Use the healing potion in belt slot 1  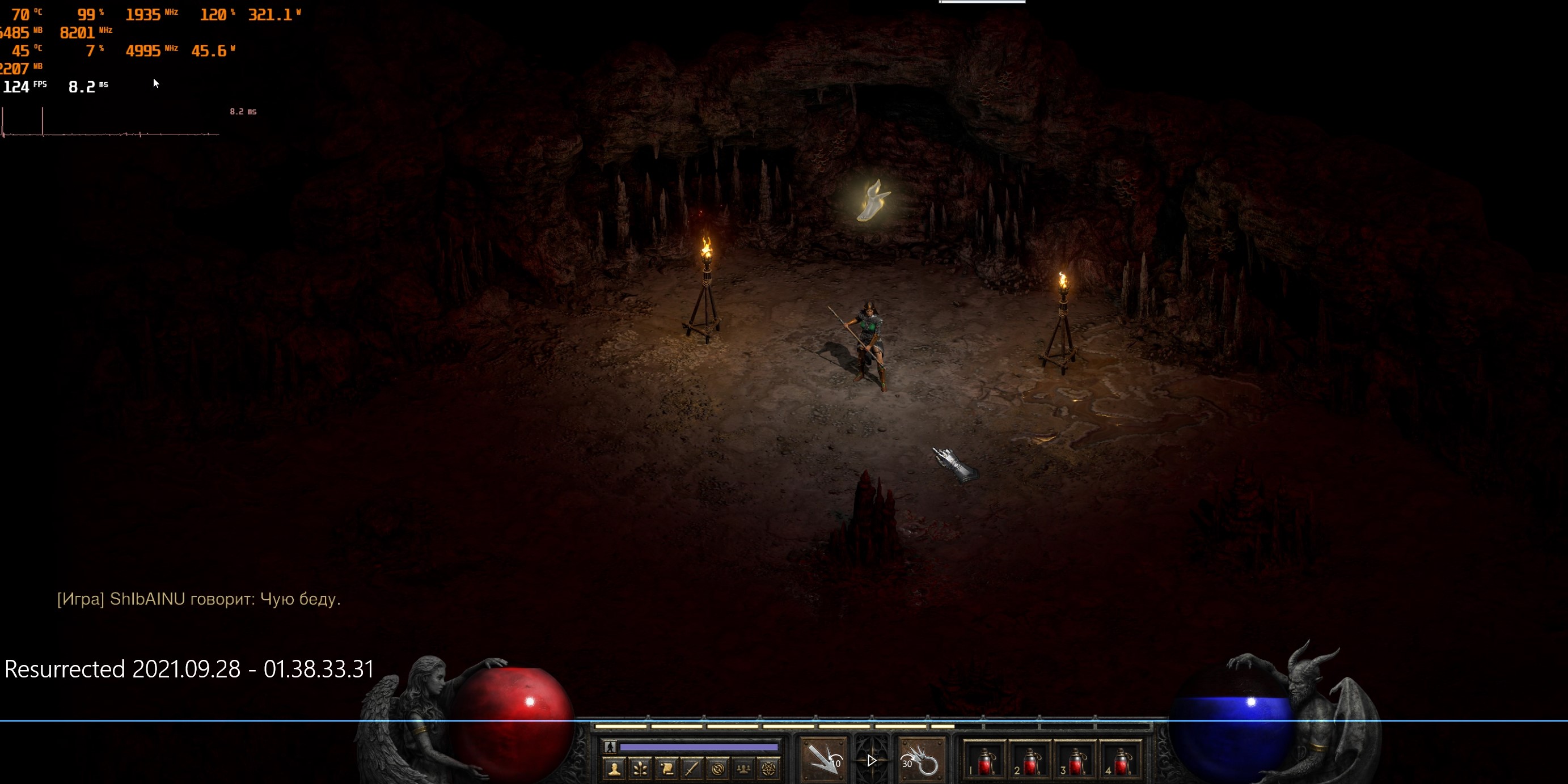[984, 761]
